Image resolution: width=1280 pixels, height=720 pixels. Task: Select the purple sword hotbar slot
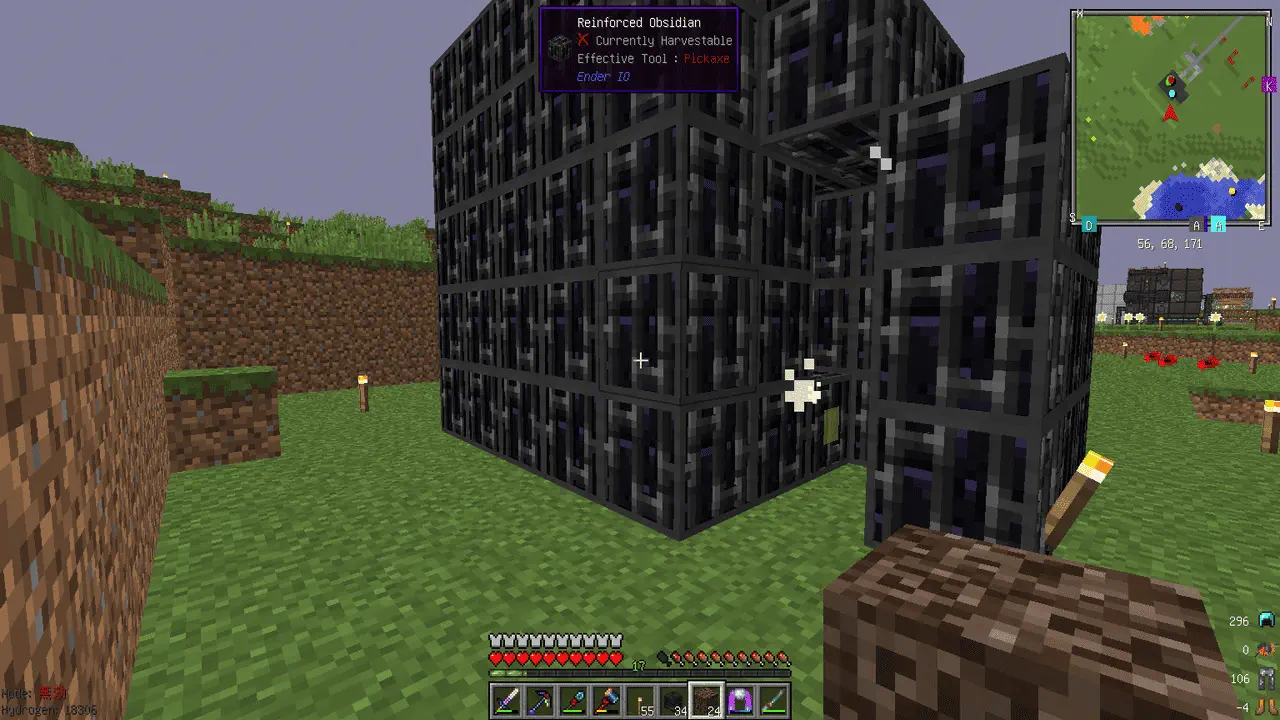[x=506, y=701]
